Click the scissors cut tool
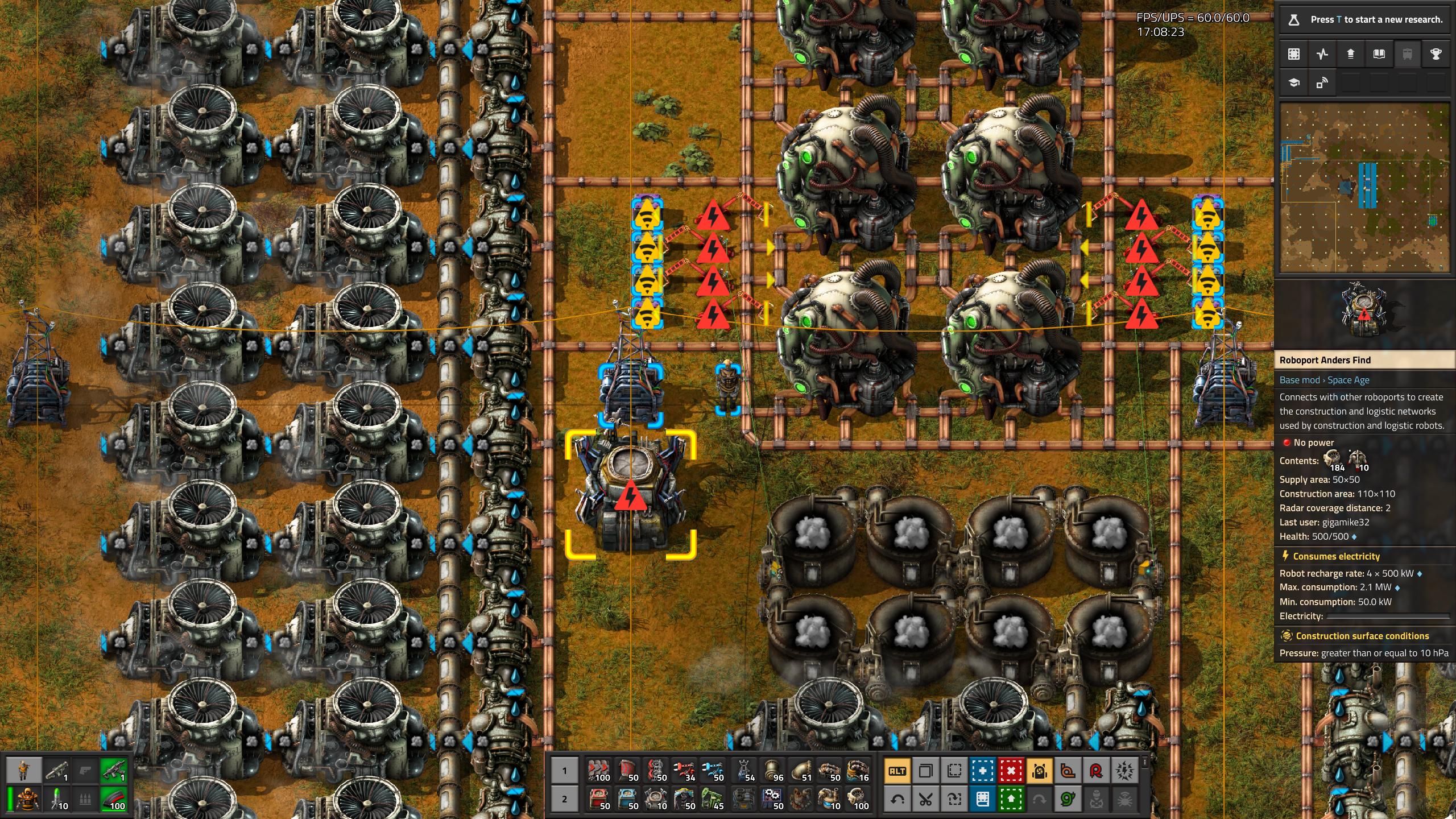The width and height of the screenshot is (1456, 819). click(926, 800)
